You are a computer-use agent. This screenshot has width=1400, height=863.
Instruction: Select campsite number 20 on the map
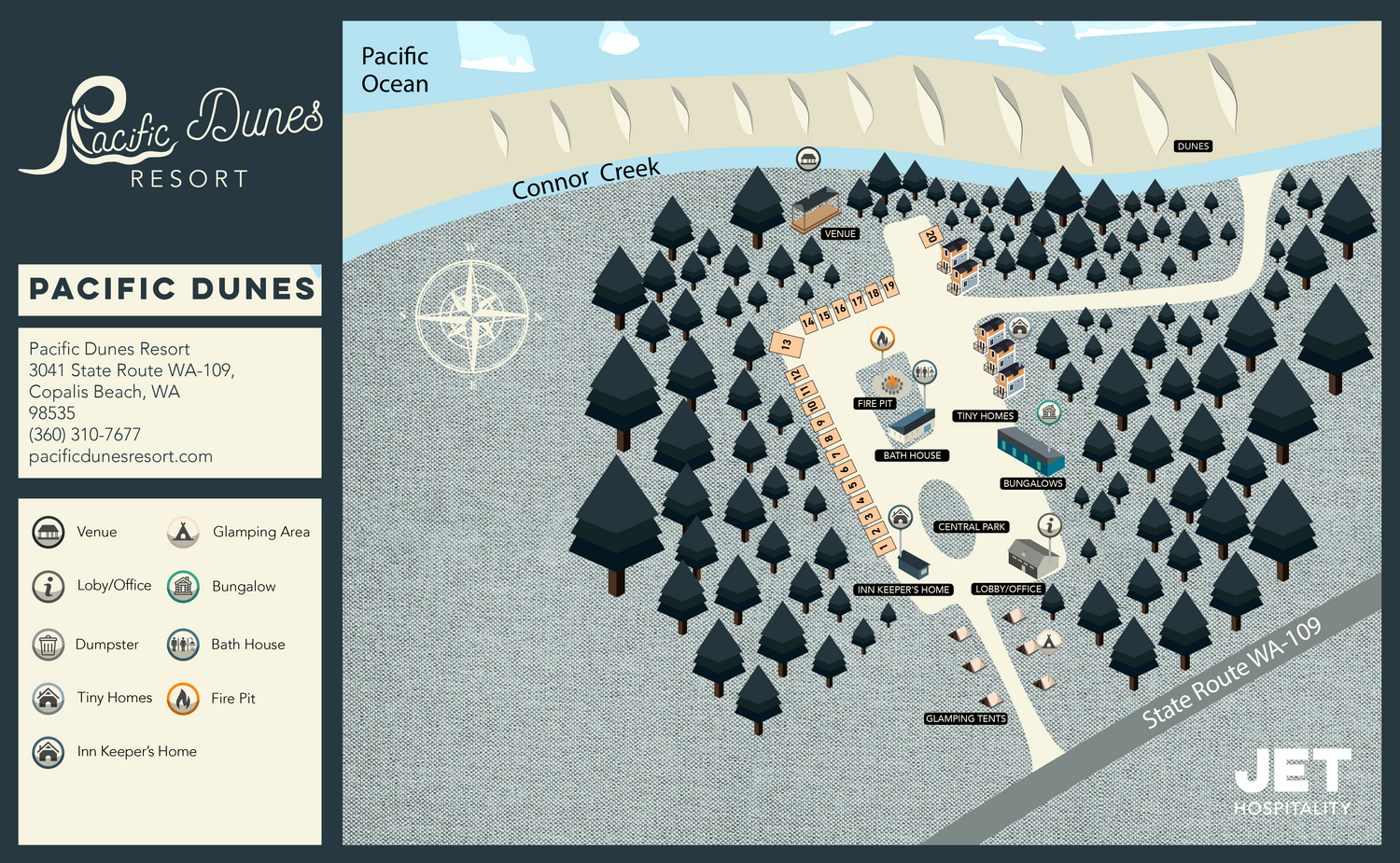click(930, 237)
